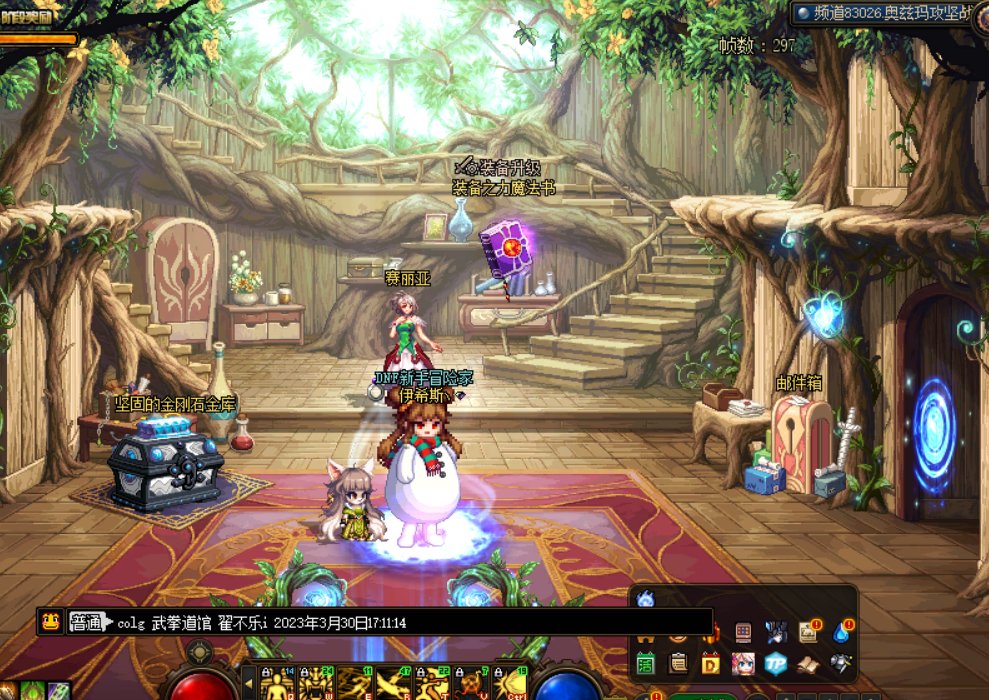Click the blue flame icon
989x700 pixels.
pos(645,600)
